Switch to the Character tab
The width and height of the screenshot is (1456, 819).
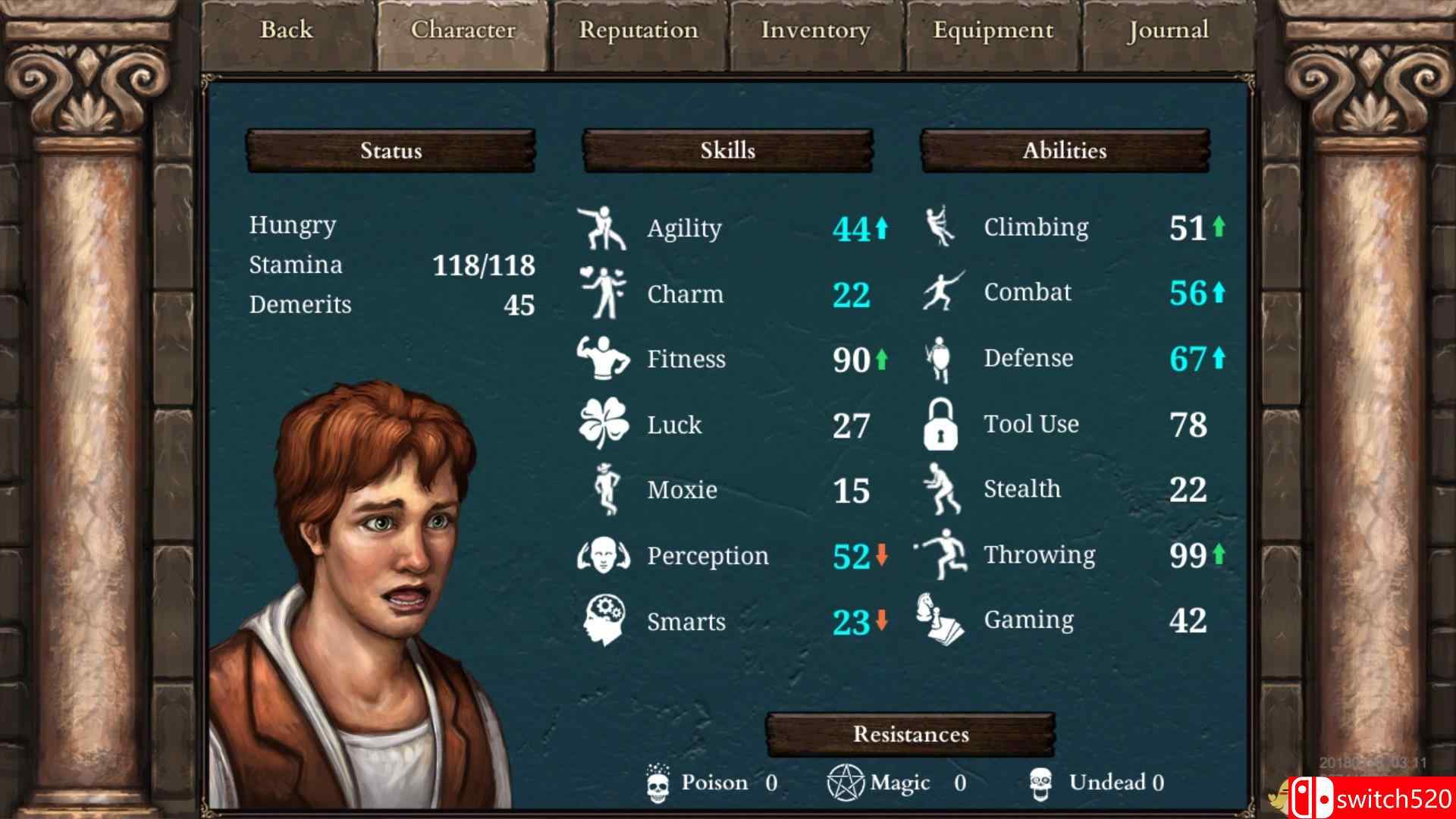coord(463,30)
